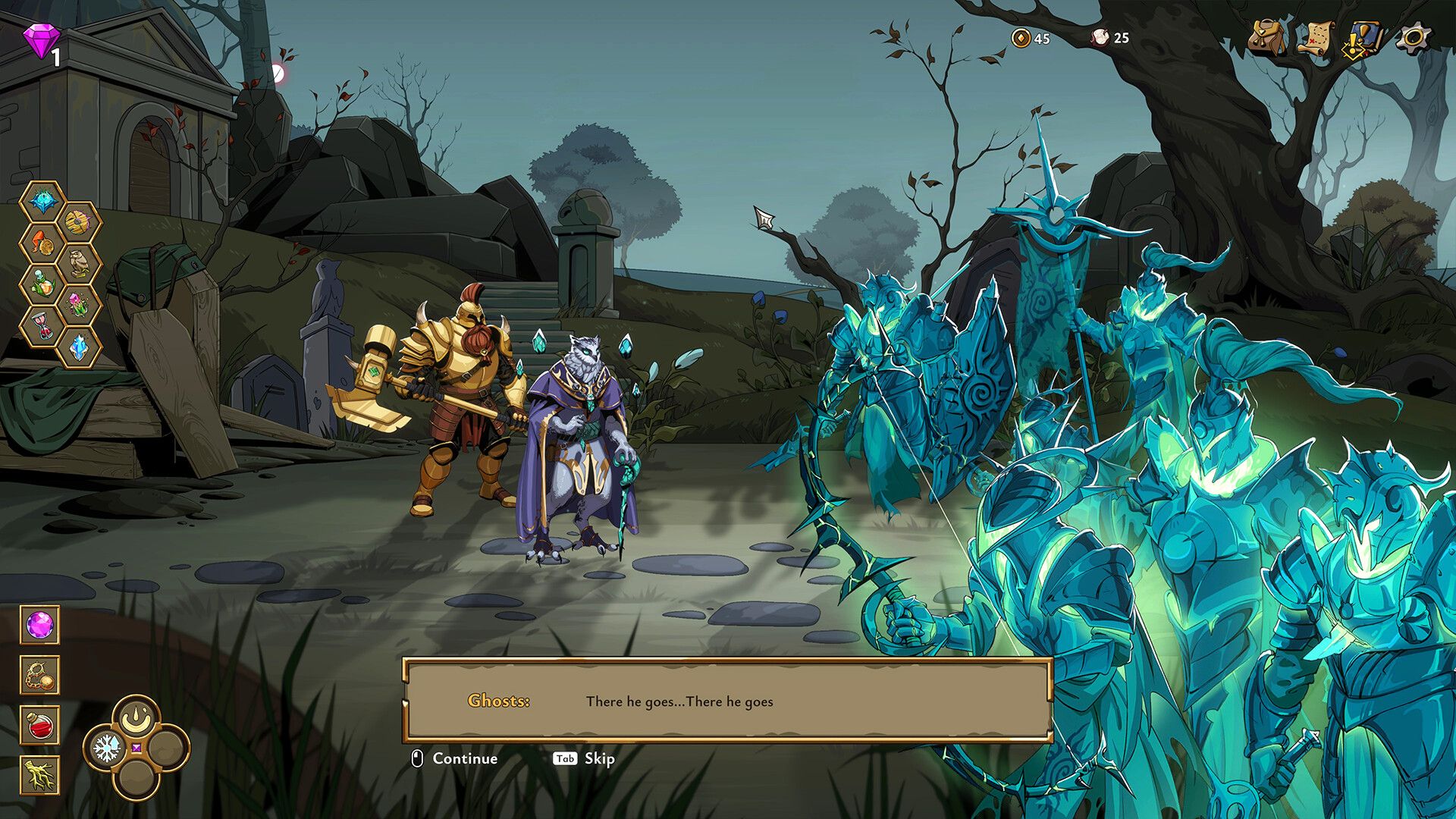Image resolution: width=1456 pixels, height=819 pixels.
Task: Open the treasure map scroll
Action: point(1316,38)
